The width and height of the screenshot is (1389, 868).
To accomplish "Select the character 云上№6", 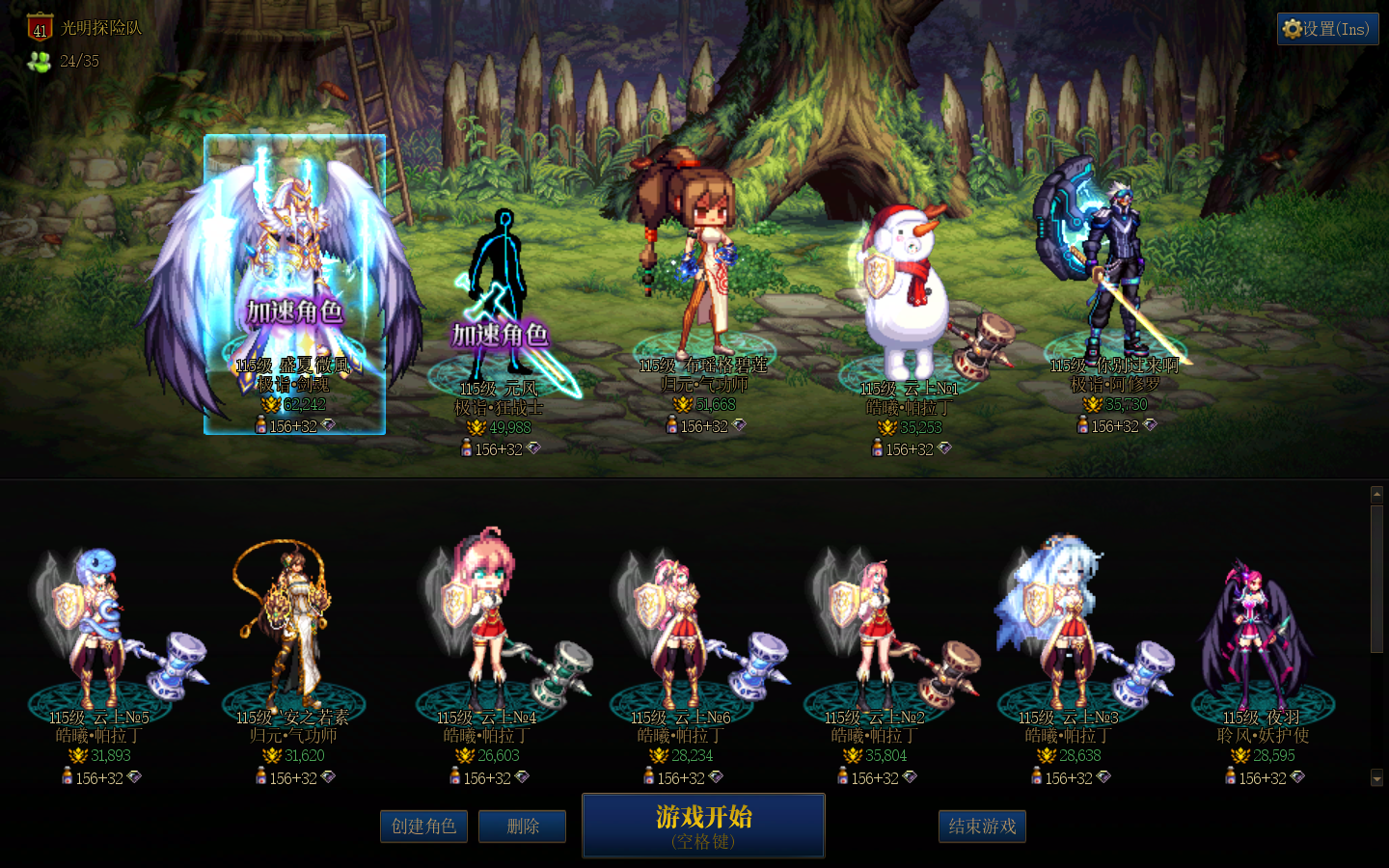I will pyautogui.click(x=680, y=627).
